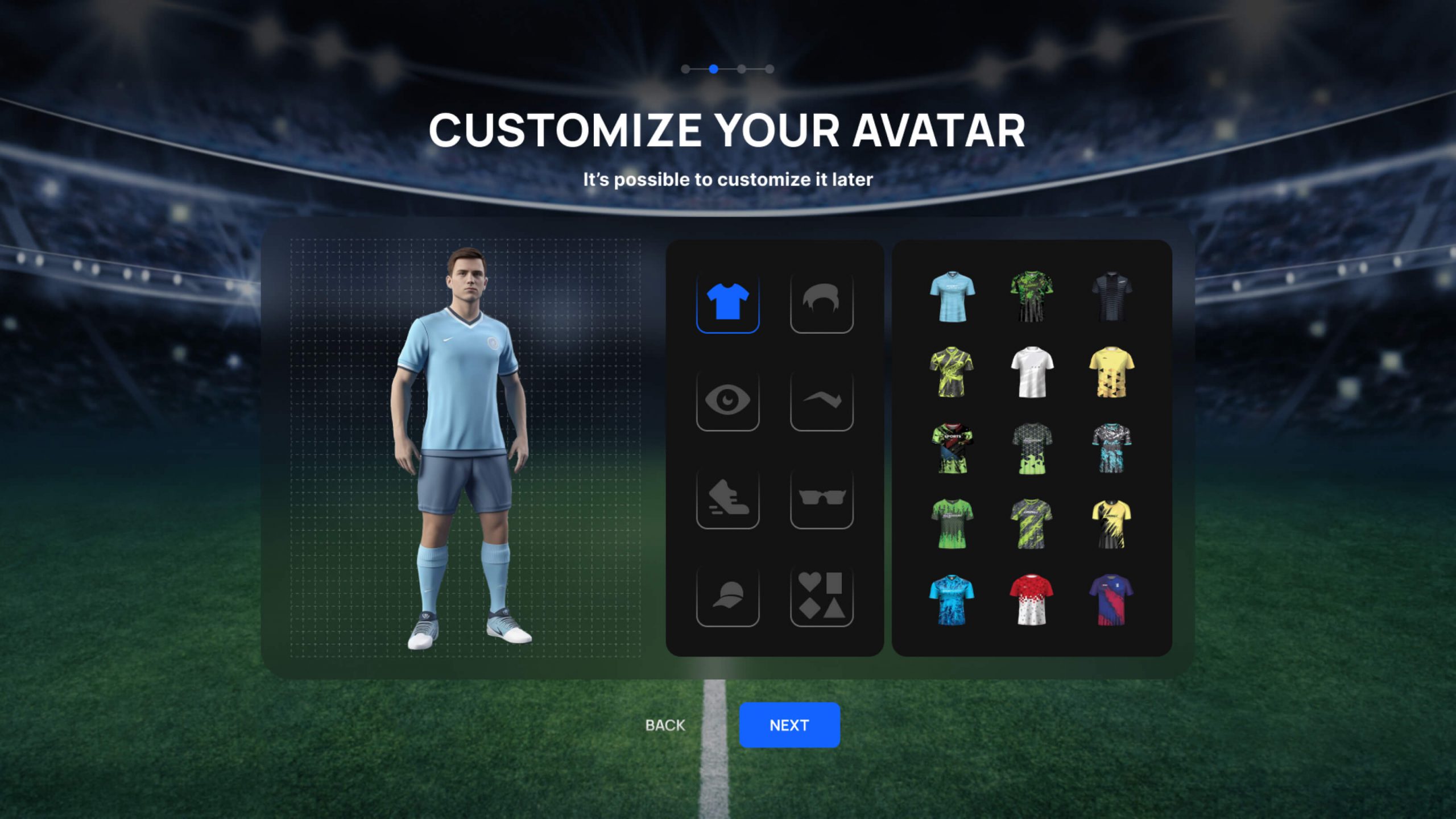
Task: Go back with the BACK button
Action: click(665, 725)
